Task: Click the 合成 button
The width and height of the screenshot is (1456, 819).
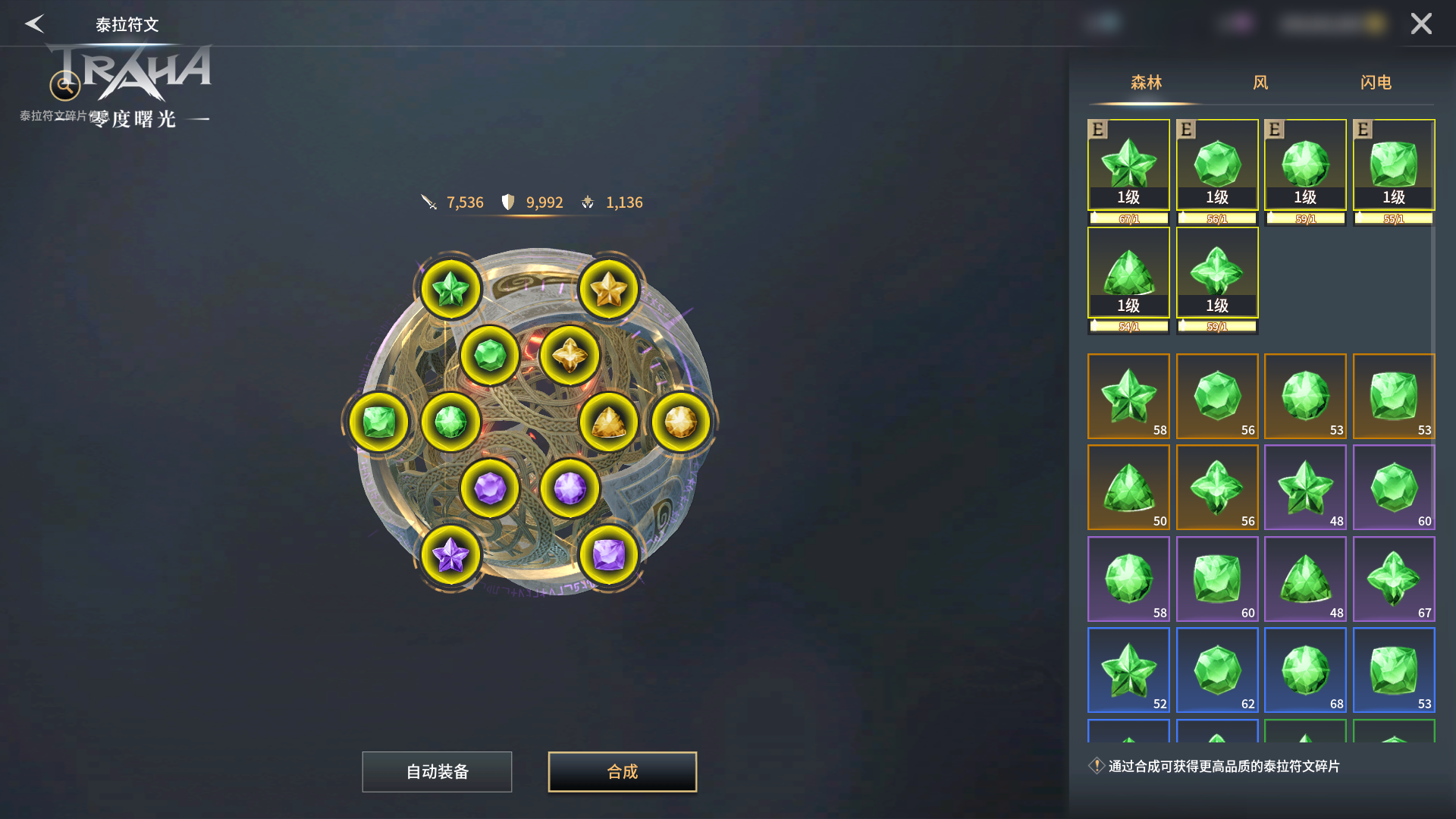Action: point(622,772)
